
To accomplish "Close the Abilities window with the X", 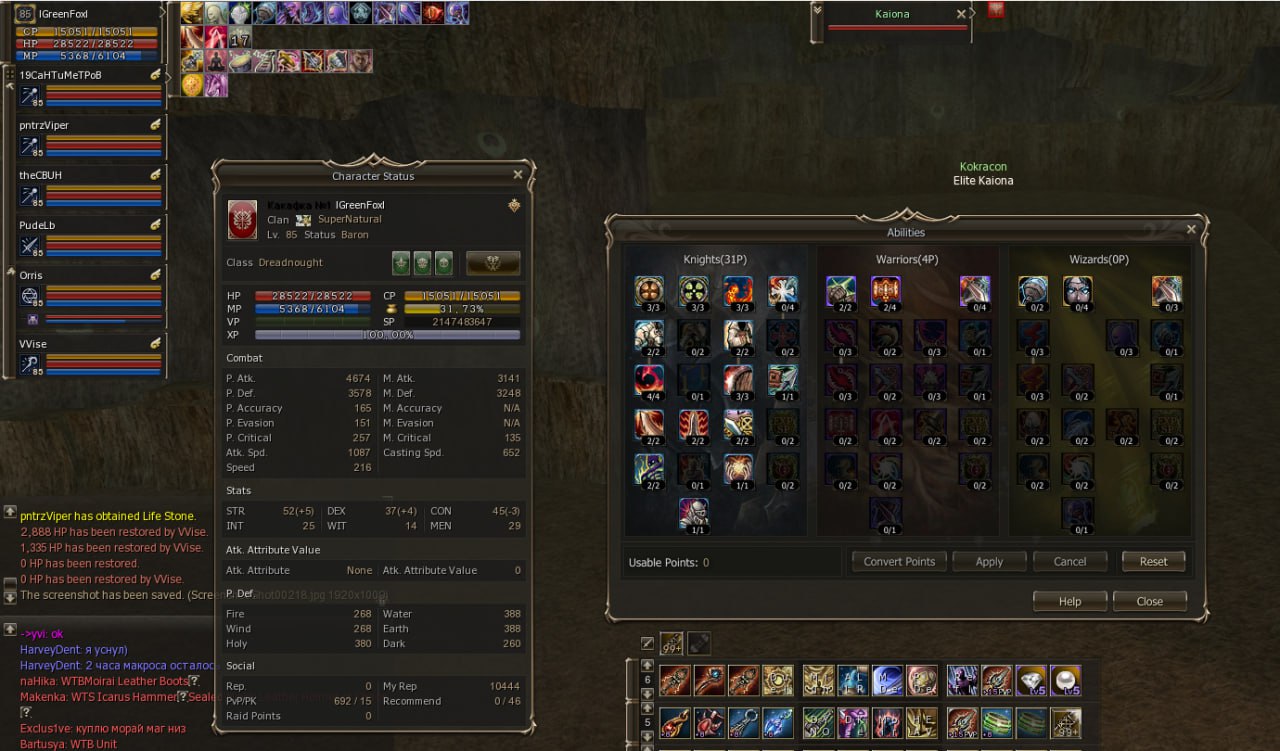I will pos(1190,229).
